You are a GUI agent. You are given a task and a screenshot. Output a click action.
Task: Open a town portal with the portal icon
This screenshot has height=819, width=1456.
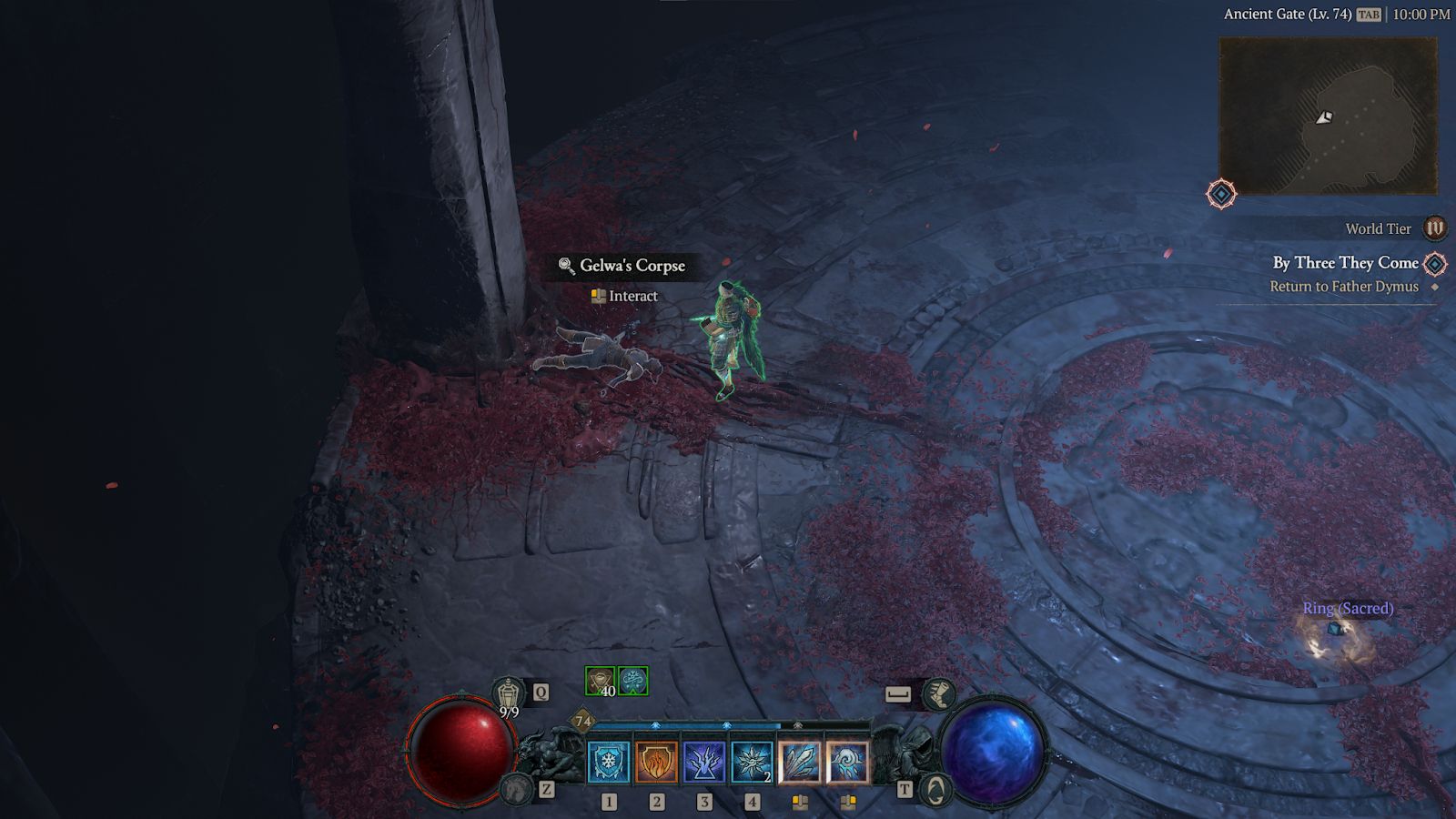tap(935, 789)
